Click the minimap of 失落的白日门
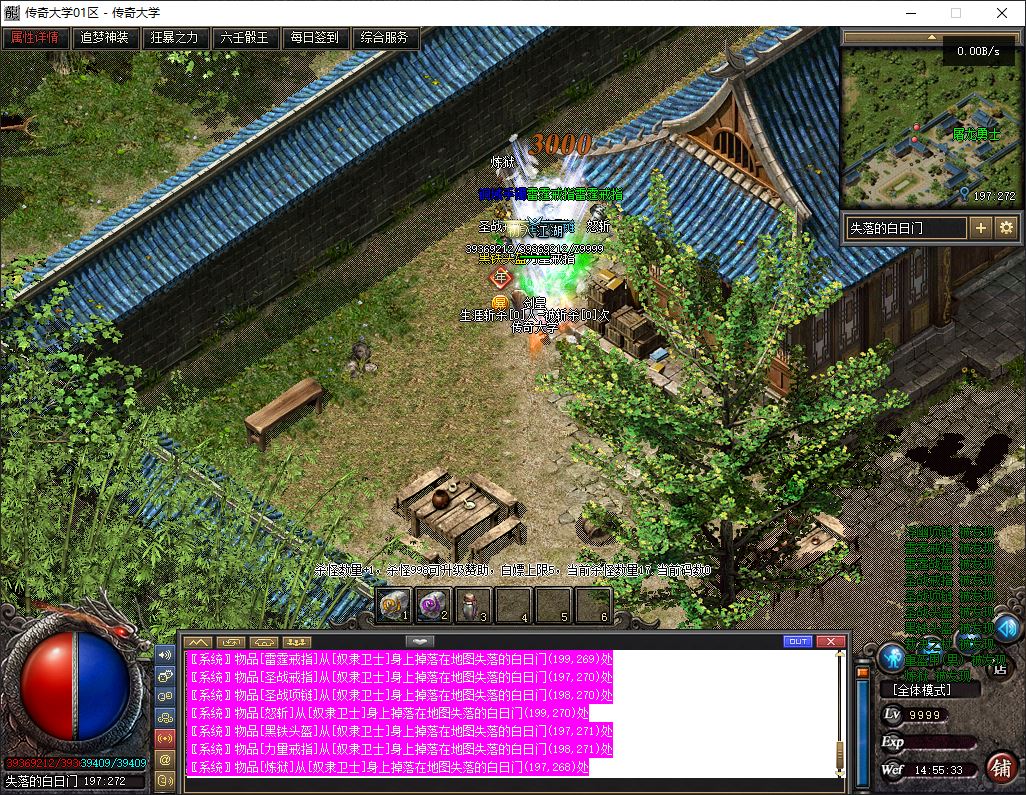1026x795 pixels. tap(929, 127)
